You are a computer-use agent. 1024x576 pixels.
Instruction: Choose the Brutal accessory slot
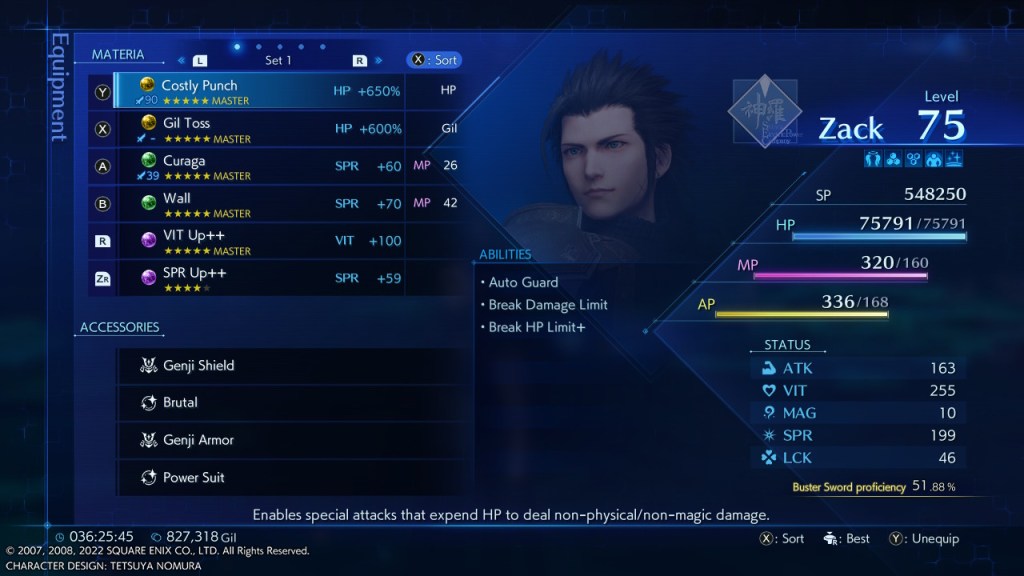click(288, 403)
